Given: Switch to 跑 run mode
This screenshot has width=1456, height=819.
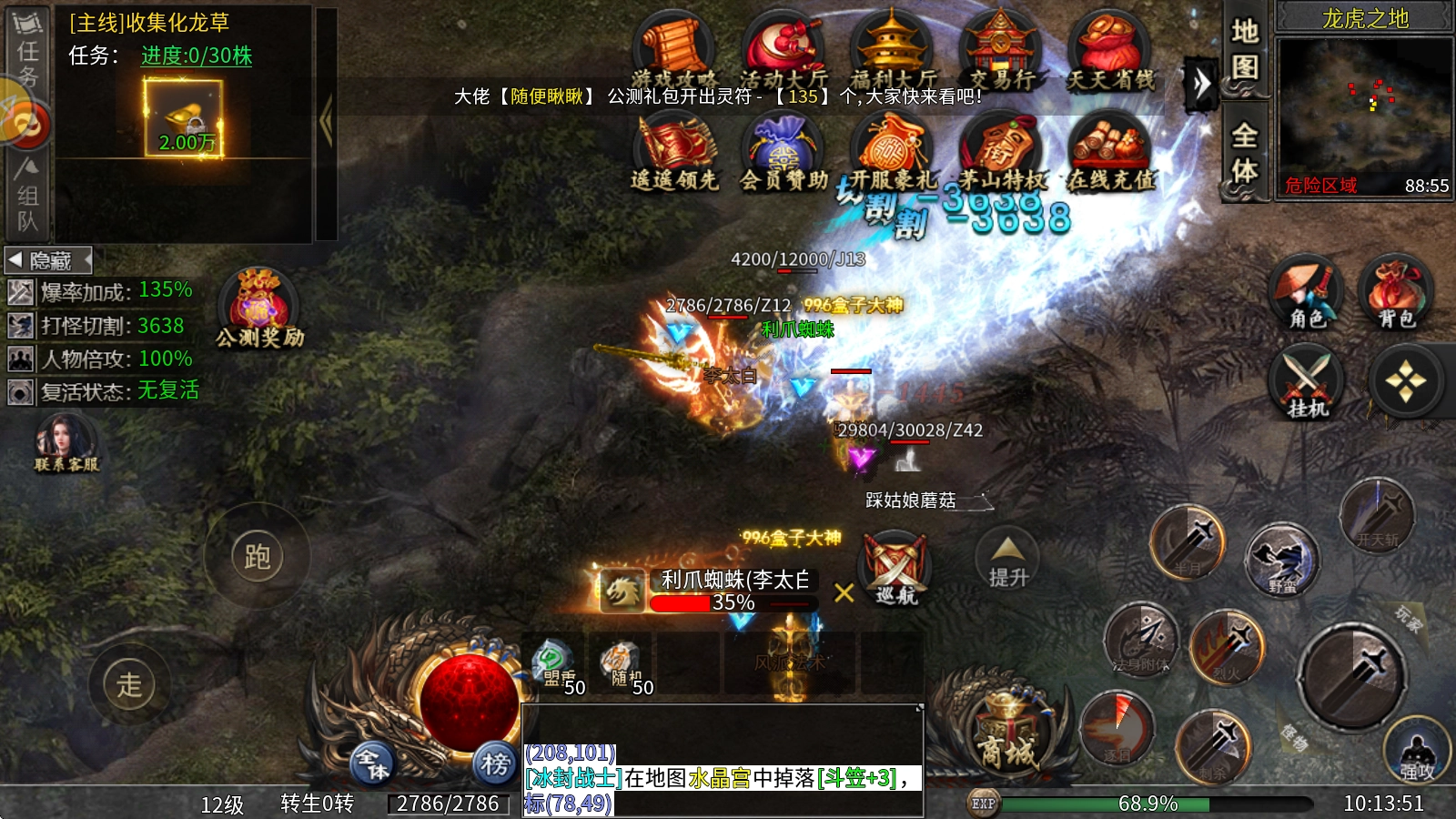Looking at the screenshot, I should tap(258, 556).
